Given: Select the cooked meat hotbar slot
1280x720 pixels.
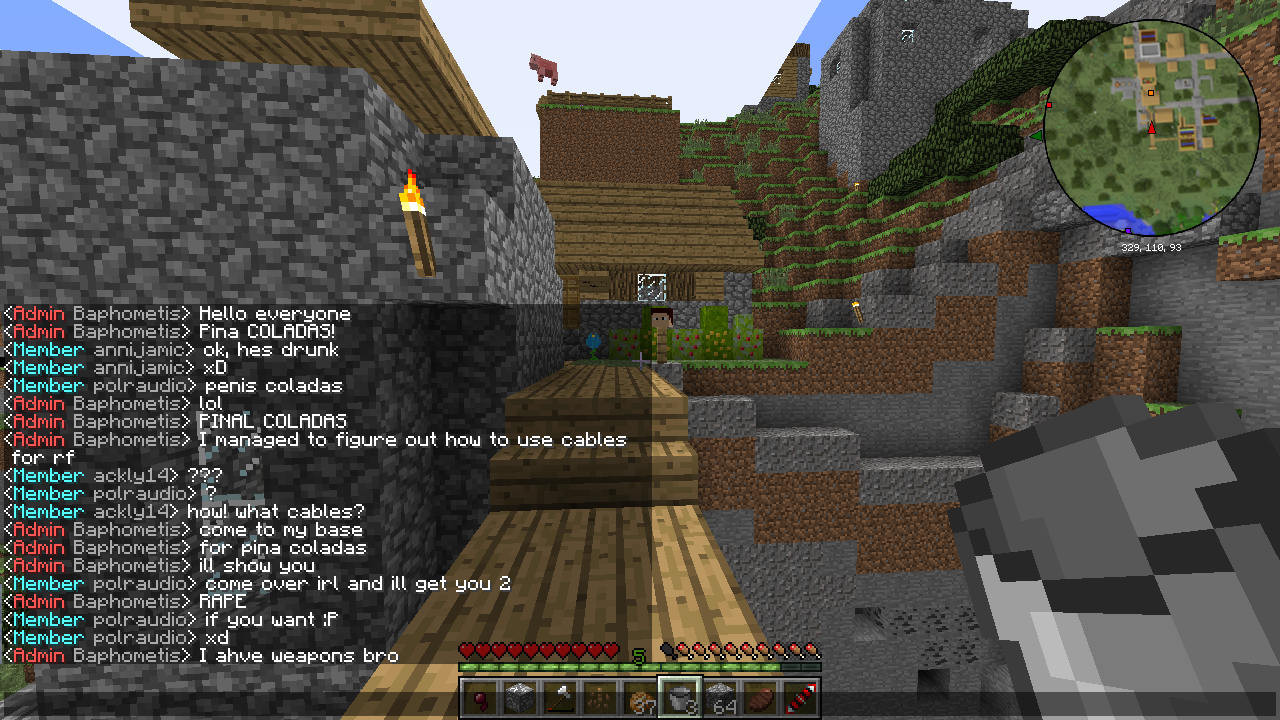Looking at the screenshot, I should [x=759, y=698].
